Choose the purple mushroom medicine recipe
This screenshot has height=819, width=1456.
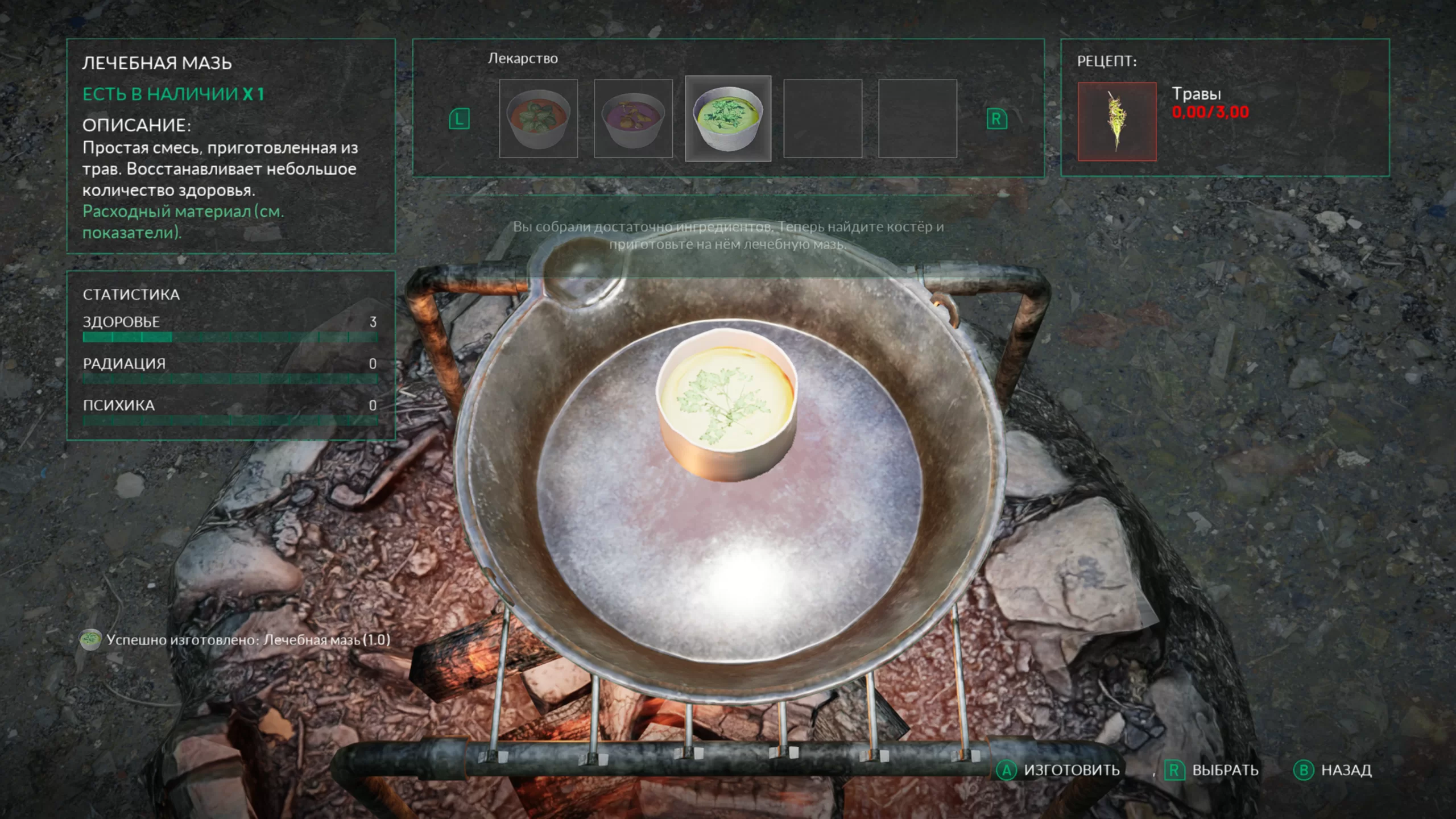633,119
